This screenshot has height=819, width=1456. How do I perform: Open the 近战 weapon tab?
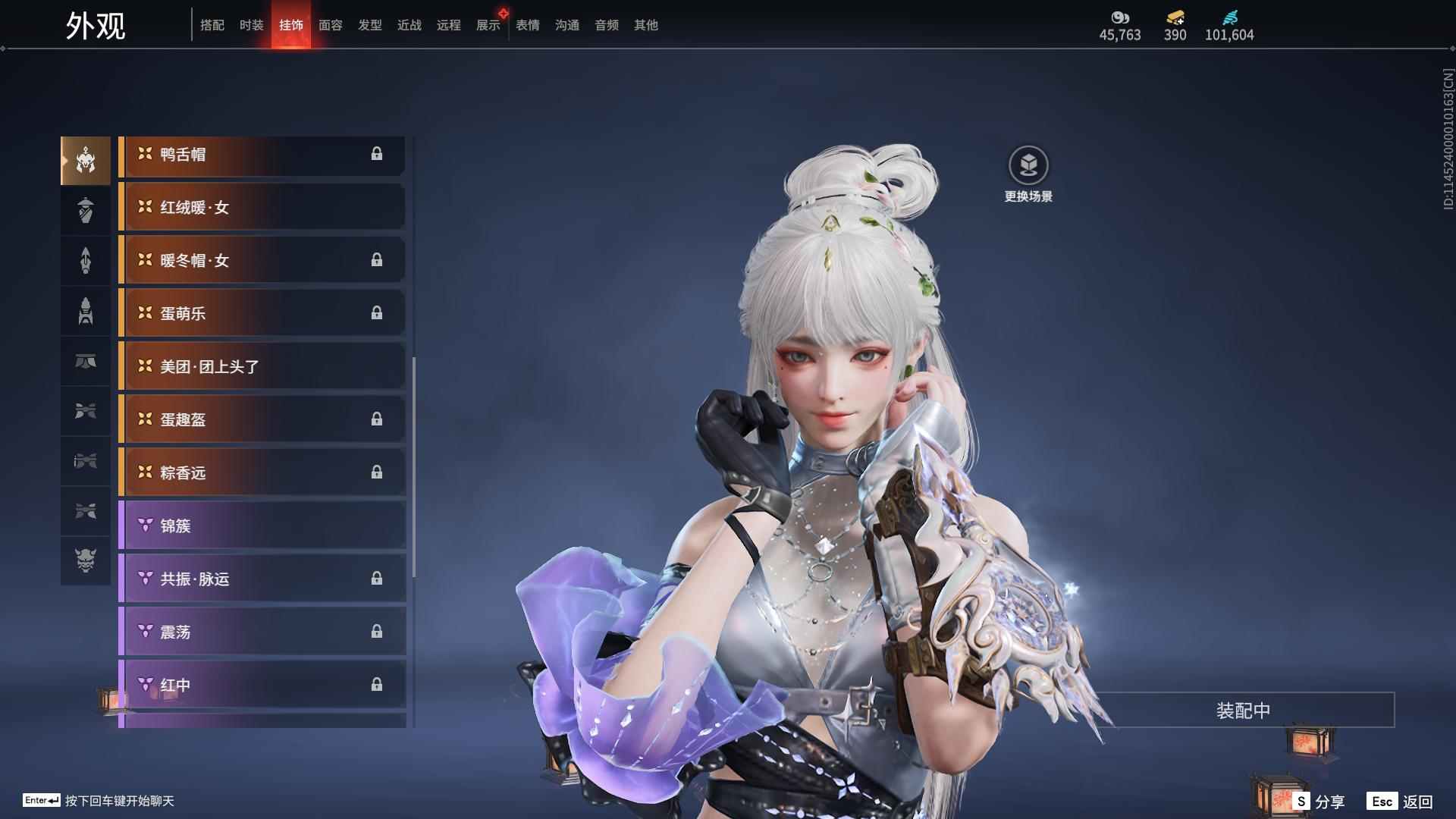pos(409,25)
